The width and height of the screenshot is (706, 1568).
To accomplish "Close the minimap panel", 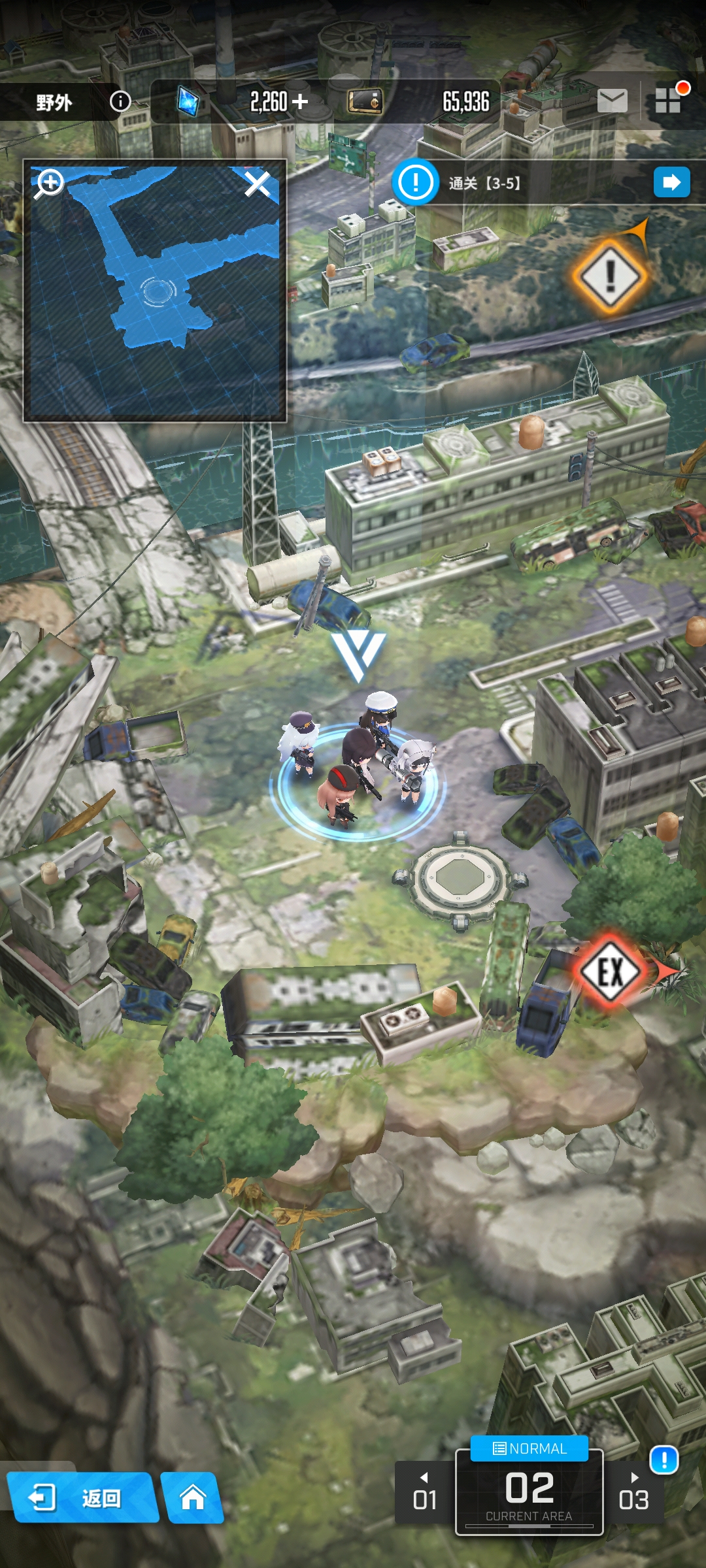I will [258, 184].
